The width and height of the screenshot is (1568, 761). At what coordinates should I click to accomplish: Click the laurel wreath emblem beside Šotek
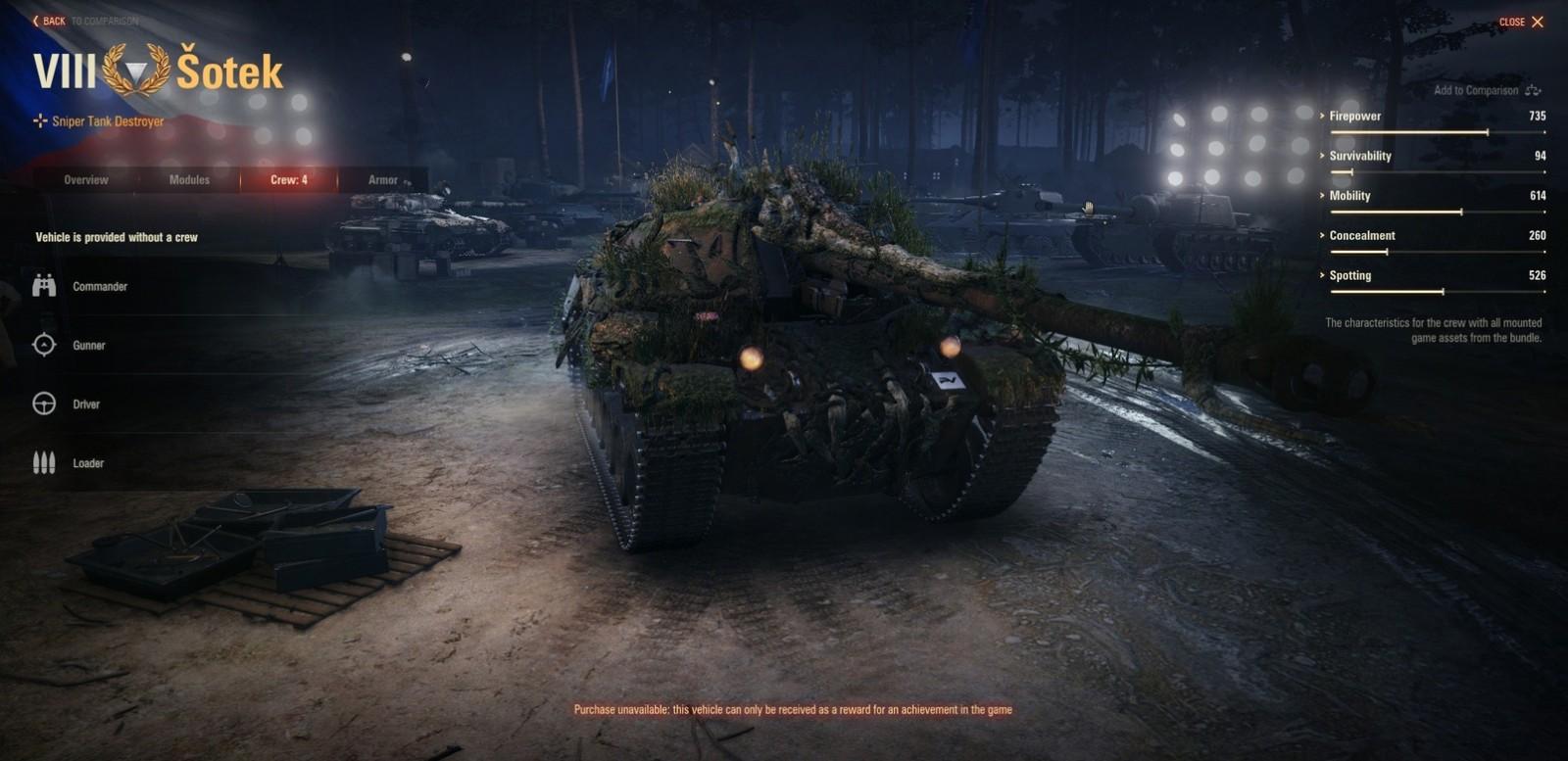(x=135, y=71)
